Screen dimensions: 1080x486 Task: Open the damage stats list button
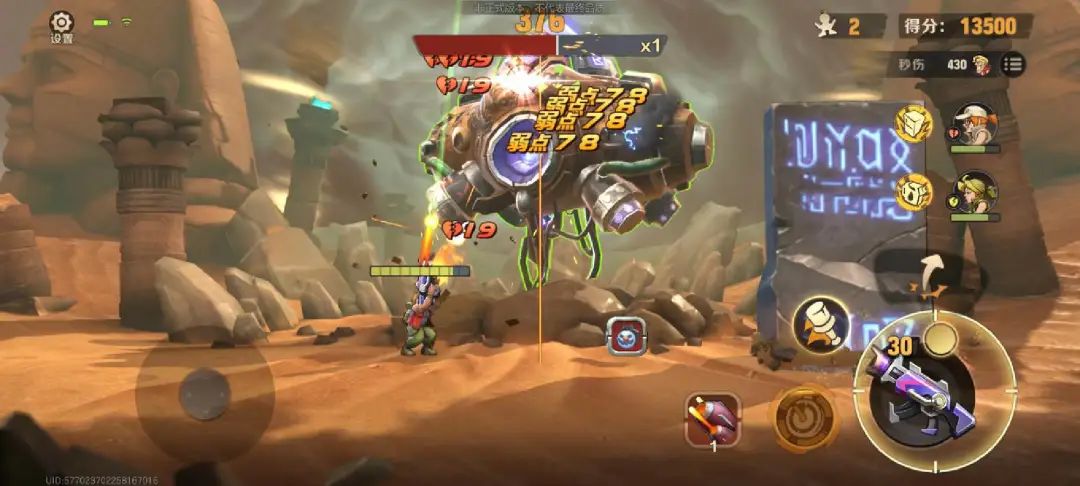[x=1013, y=64]
